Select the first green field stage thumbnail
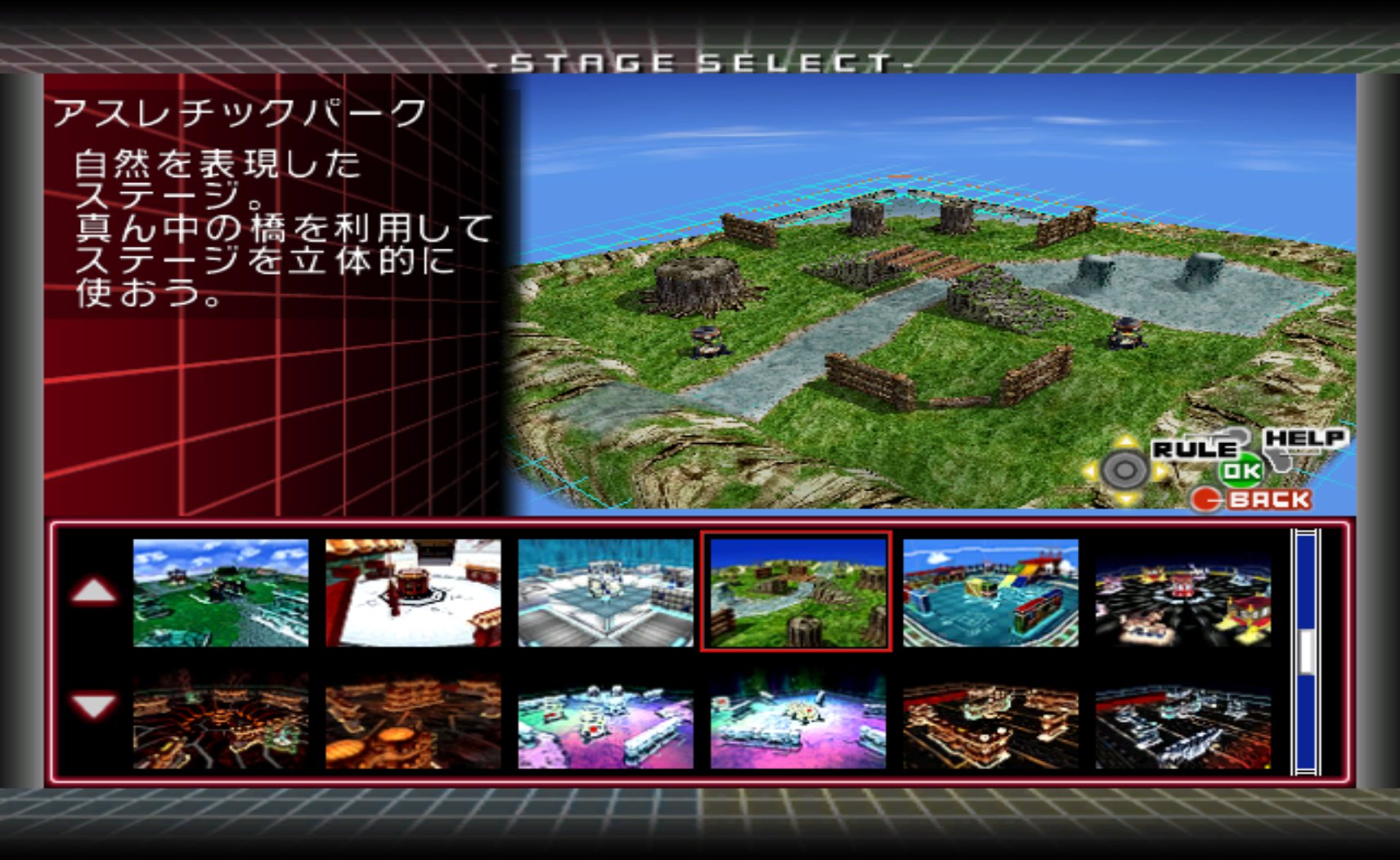 (221, 593)
